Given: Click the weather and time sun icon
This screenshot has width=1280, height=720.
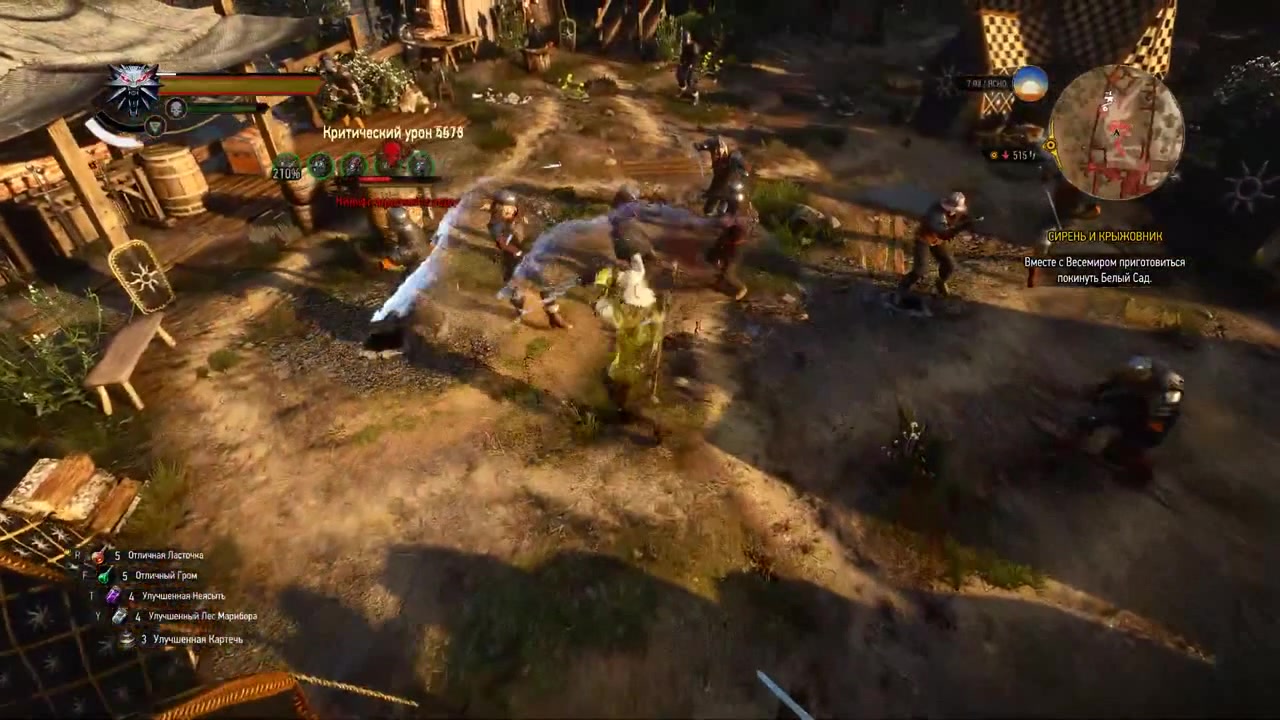Looking at the screenshot, I should 1030,84.
